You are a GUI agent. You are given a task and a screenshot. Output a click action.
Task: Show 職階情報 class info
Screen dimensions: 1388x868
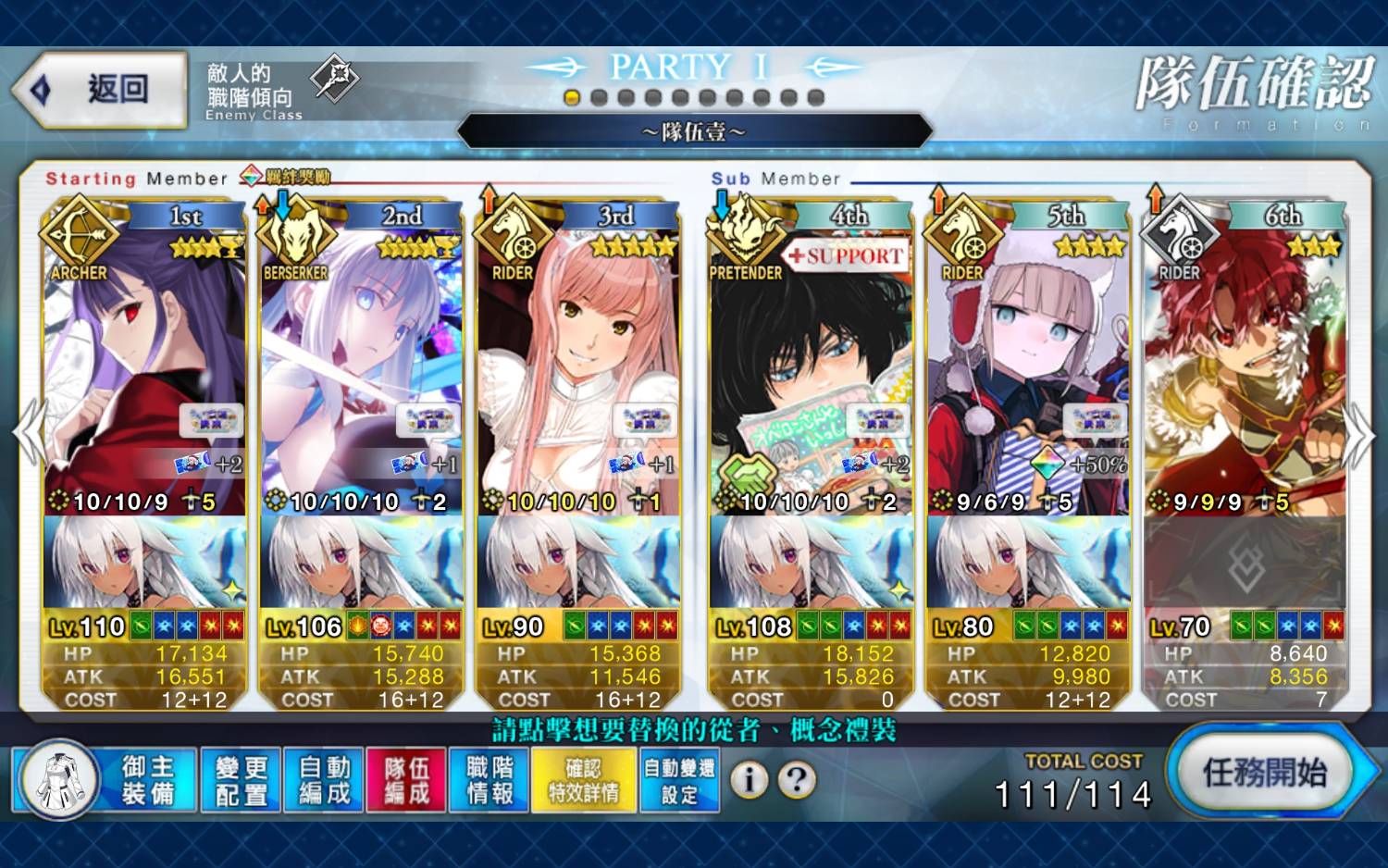[x=490, y=780]
